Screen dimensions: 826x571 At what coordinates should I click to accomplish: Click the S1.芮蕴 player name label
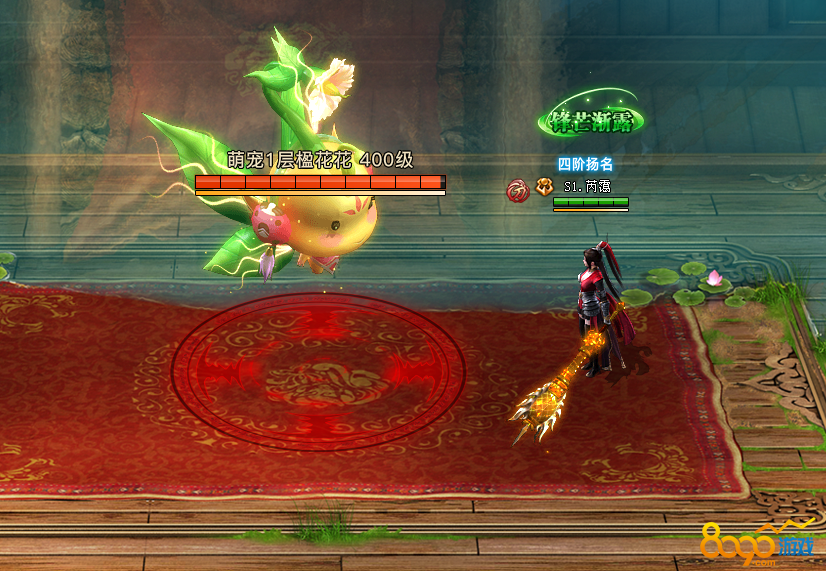click(x=587, y=186)
